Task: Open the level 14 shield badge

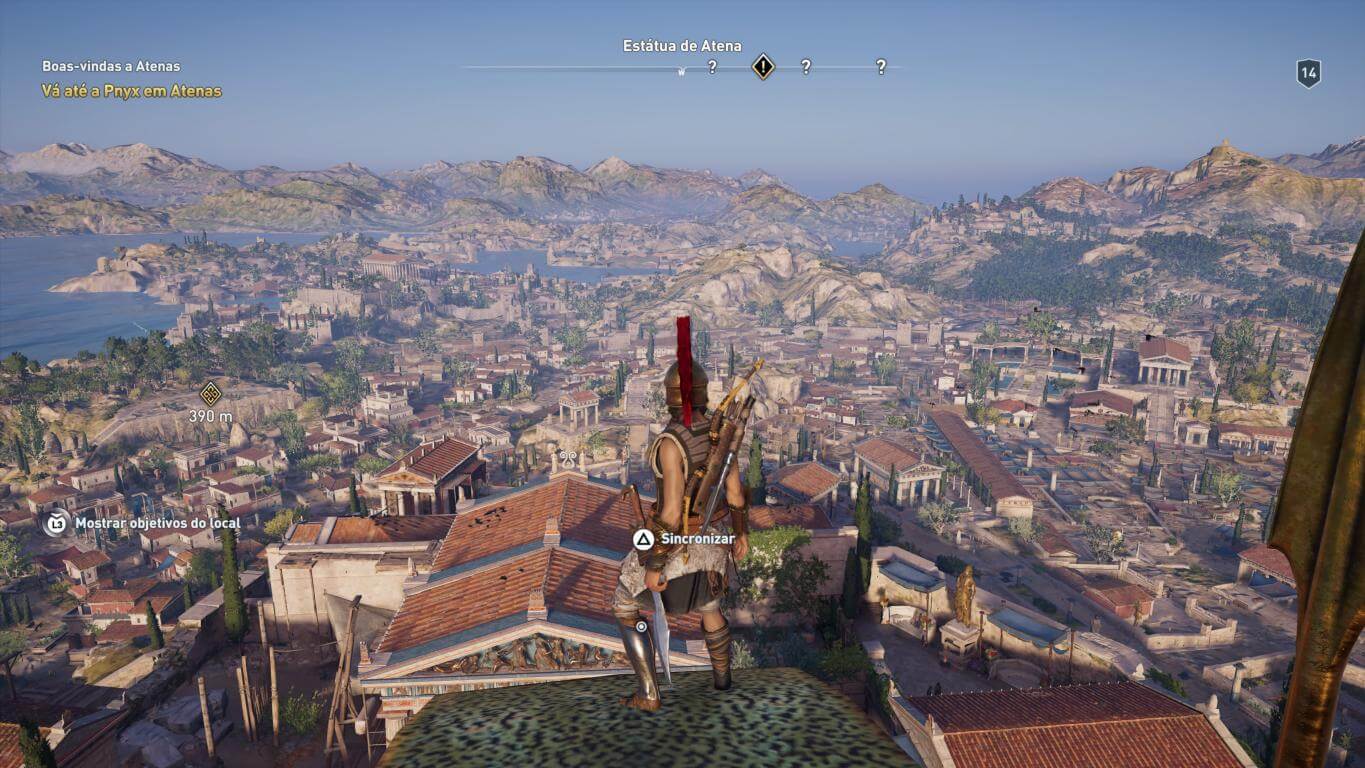Action: 1308,73
